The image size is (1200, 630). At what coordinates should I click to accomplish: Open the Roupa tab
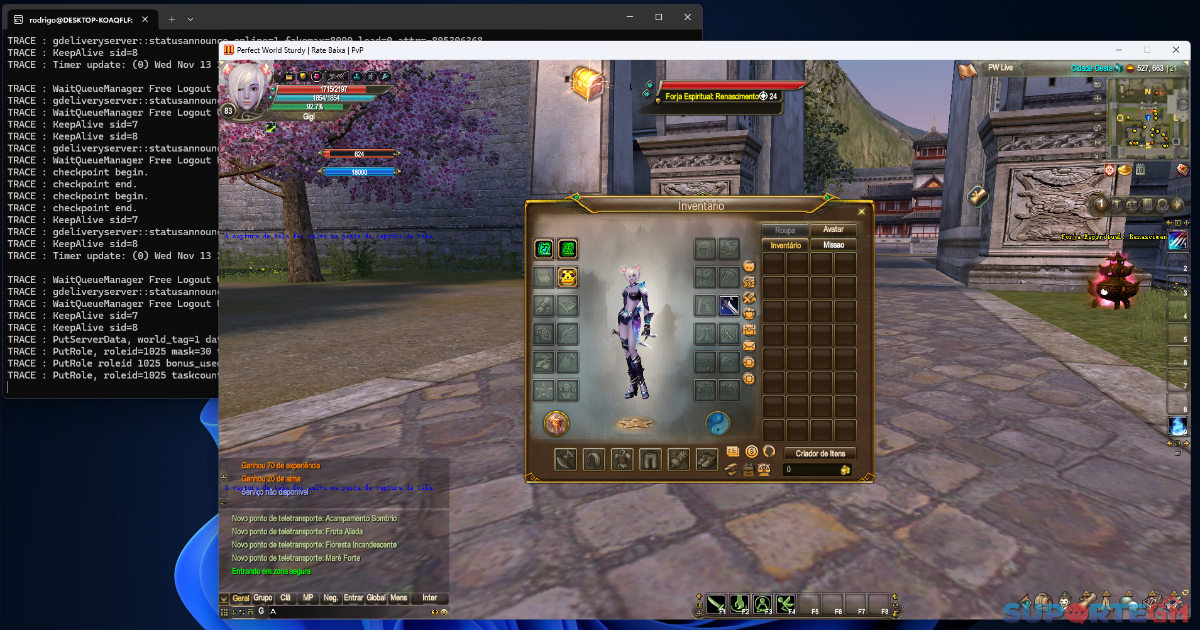tap(785, 230)
